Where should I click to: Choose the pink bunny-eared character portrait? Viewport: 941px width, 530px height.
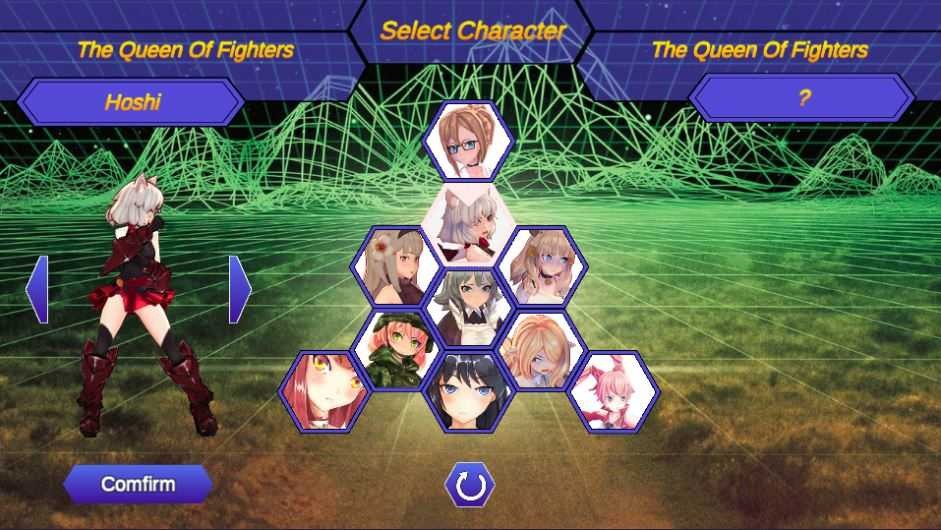612,390
